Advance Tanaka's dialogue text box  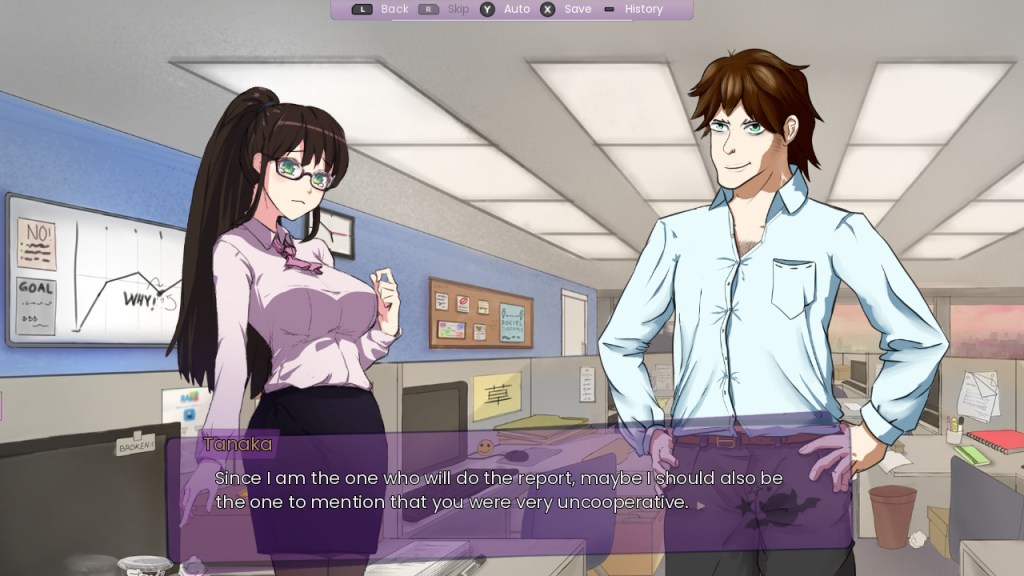500,490
